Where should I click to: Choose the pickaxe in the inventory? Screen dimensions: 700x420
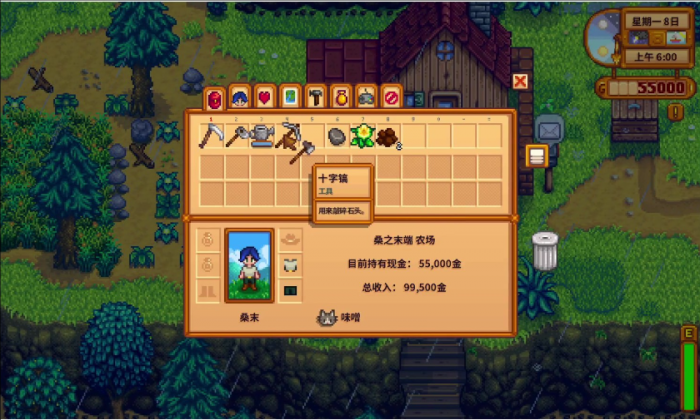[288, 134]
